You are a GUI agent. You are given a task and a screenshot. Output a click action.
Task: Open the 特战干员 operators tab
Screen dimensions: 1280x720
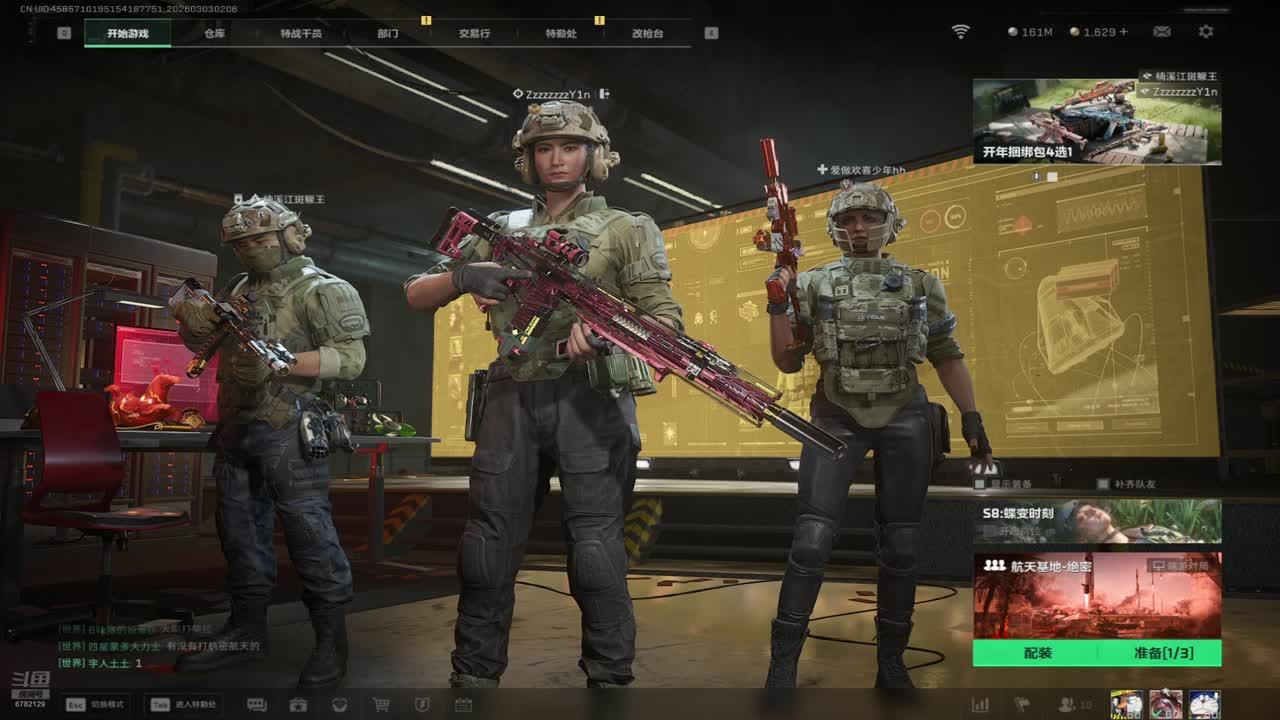301,33
